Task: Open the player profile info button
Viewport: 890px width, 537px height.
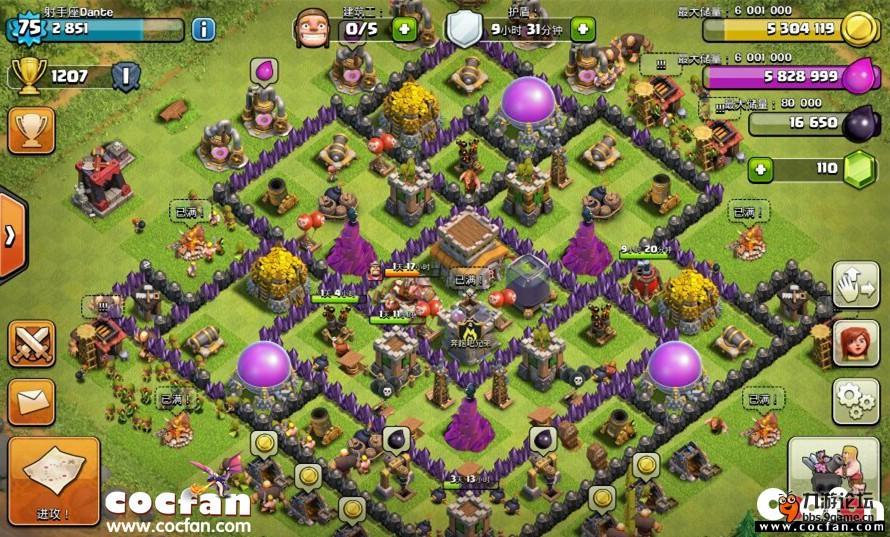Action: click(203, 29)
